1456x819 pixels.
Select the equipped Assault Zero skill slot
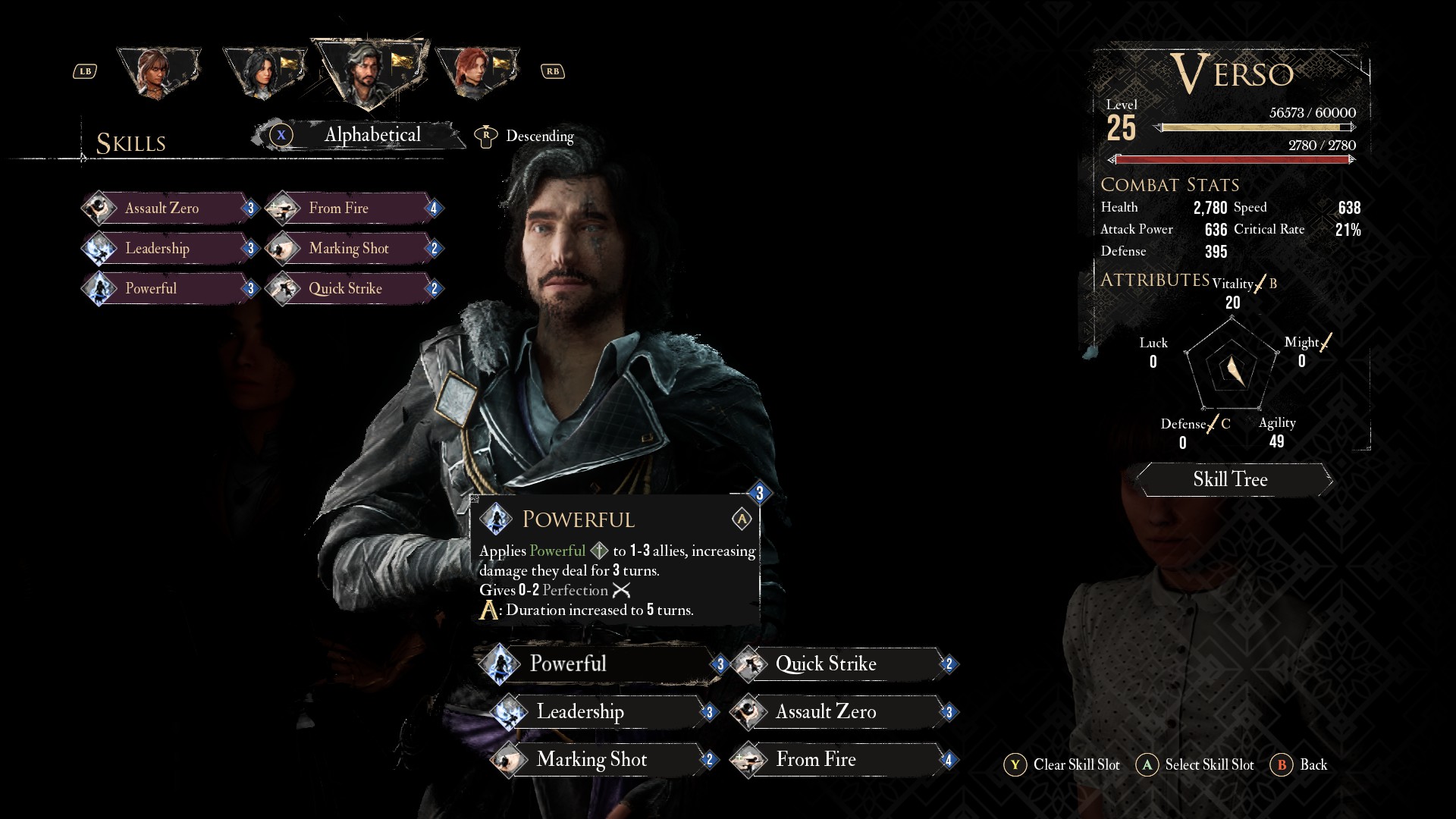[842, 712]
